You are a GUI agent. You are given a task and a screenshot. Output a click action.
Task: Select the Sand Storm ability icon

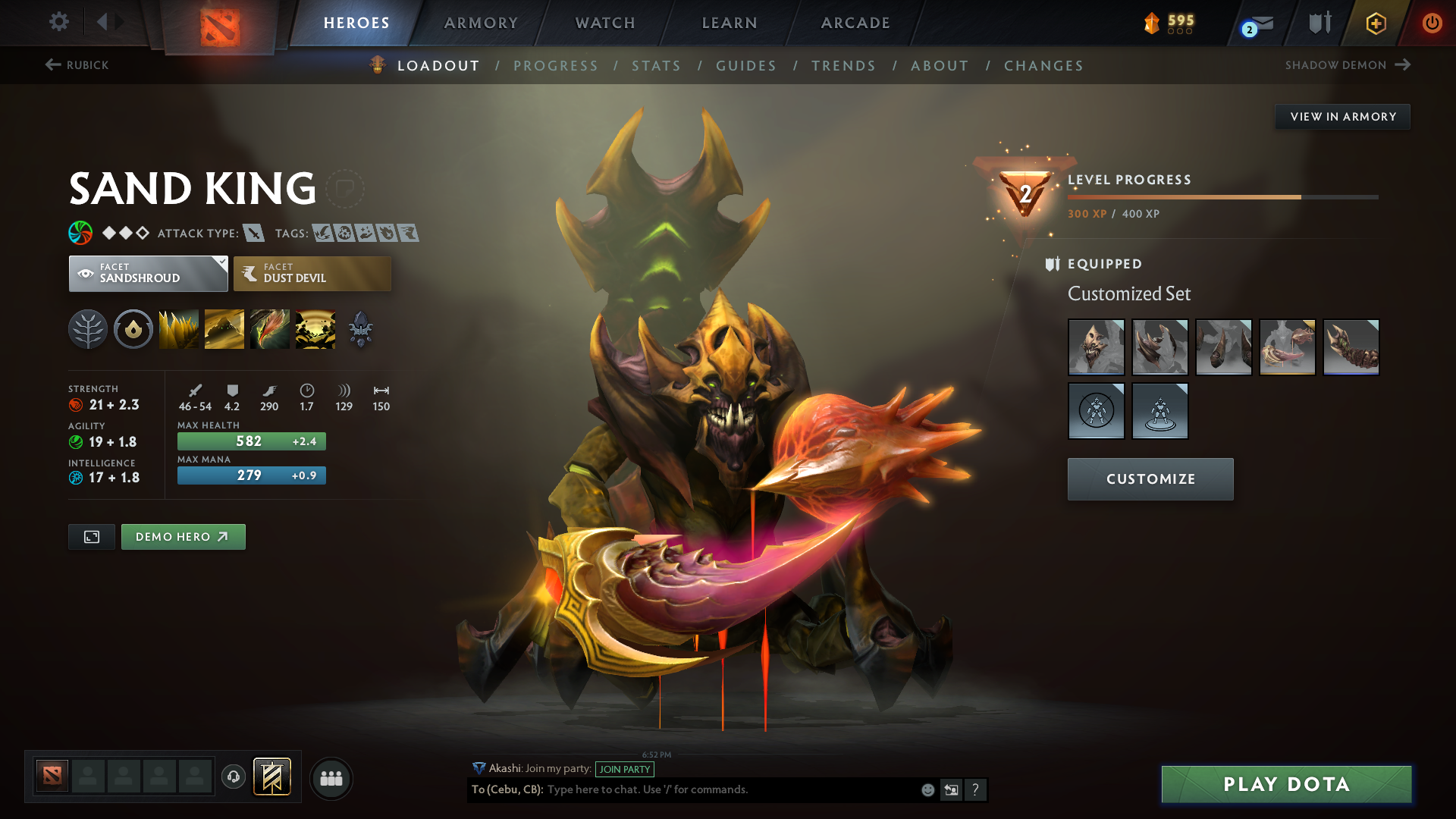pos(224,328)
